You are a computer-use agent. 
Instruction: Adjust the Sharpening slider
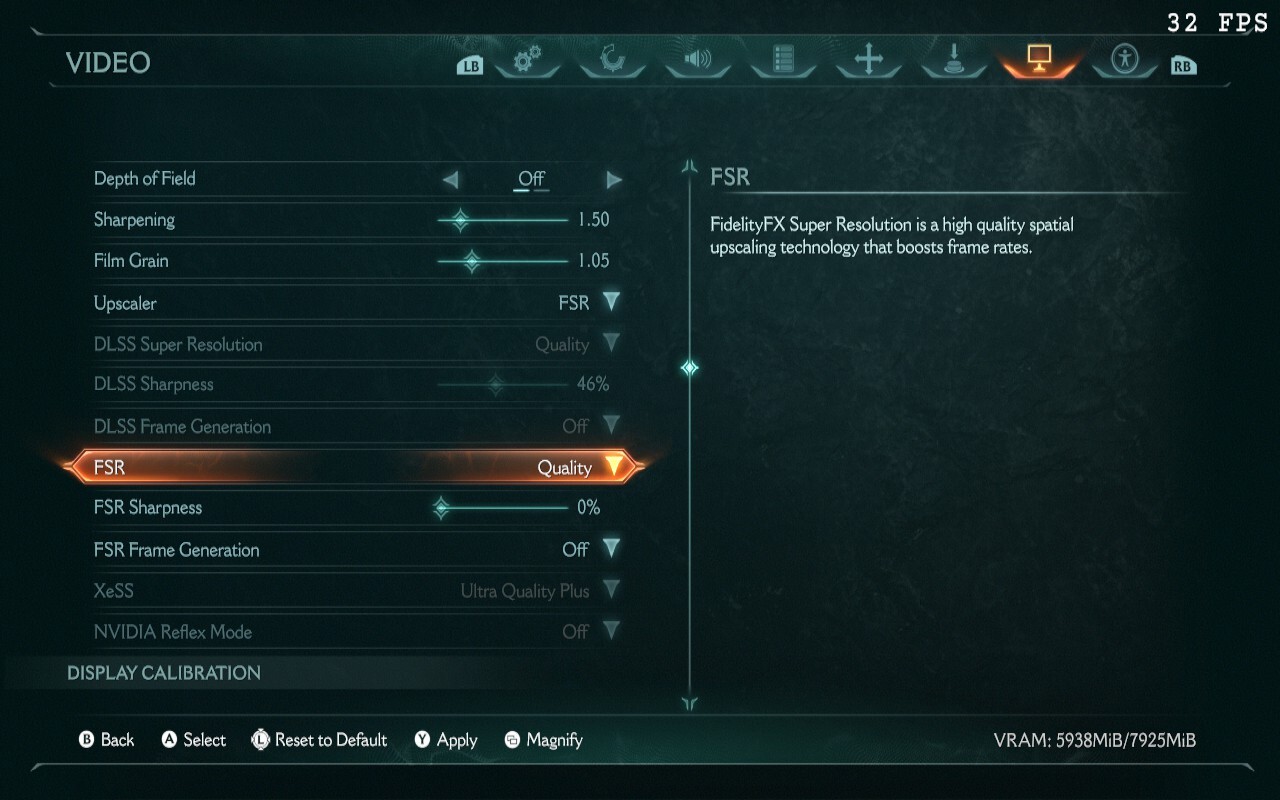click(460, 220)
